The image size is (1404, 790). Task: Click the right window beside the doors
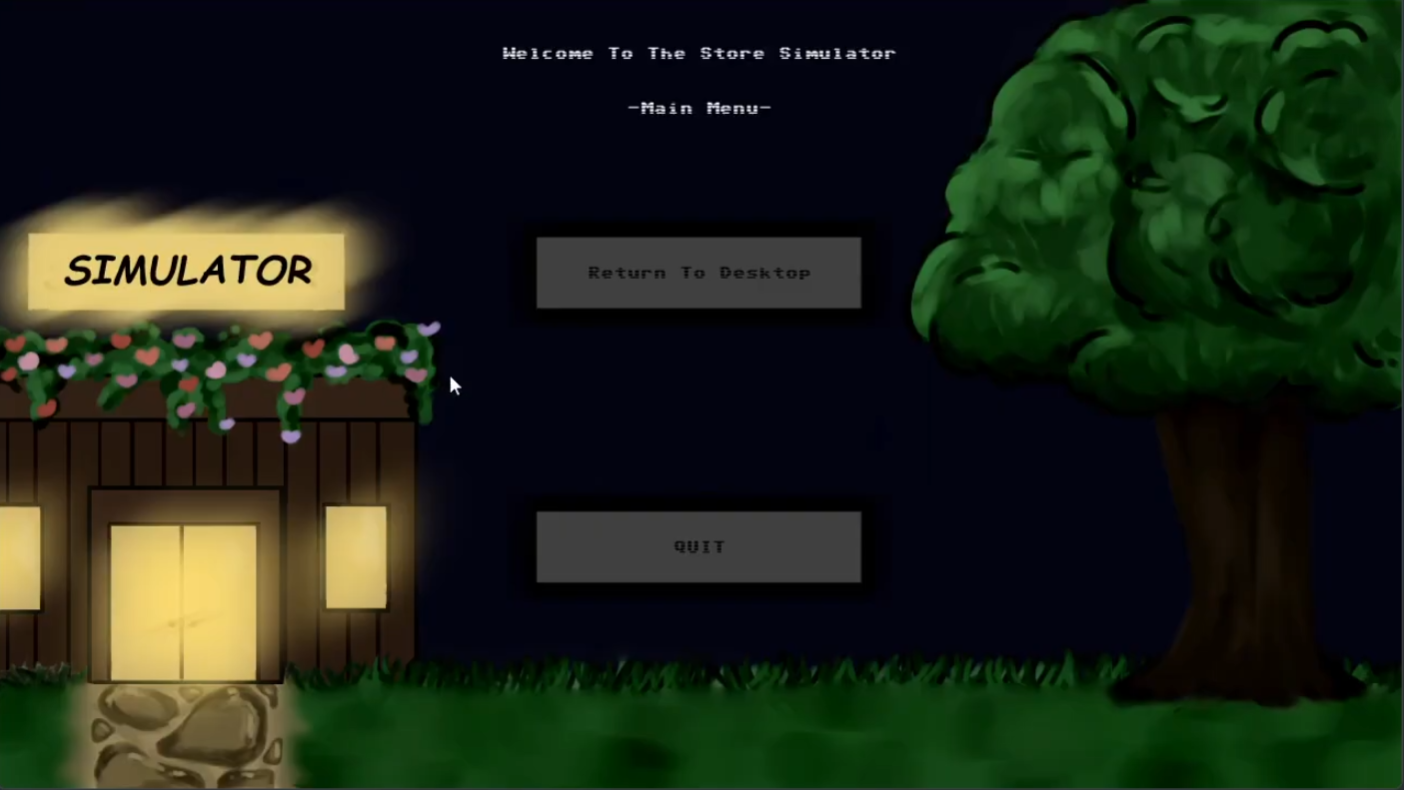[x=356, y=555]
